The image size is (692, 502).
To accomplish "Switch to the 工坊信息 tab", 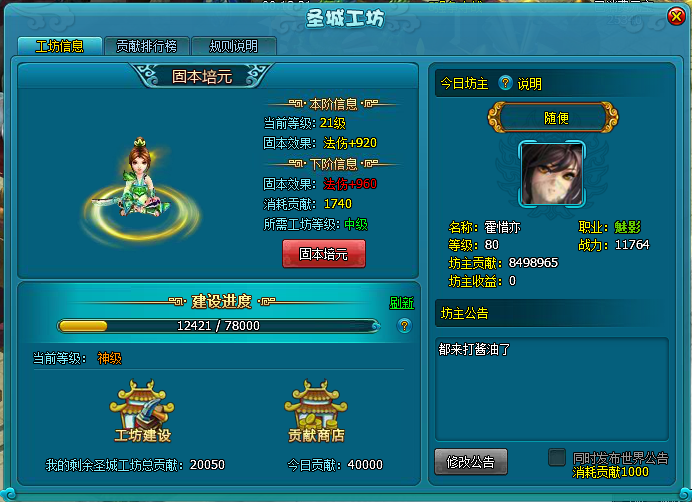I will [x=59, y=46].
